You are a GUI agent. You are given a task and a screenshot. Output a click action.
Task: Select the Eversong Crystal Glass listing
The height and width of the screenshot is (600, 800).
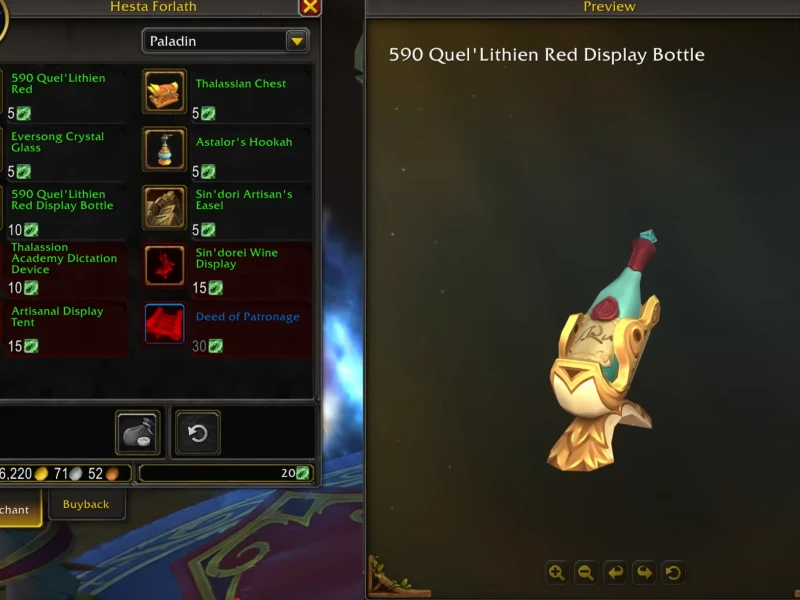58,142
